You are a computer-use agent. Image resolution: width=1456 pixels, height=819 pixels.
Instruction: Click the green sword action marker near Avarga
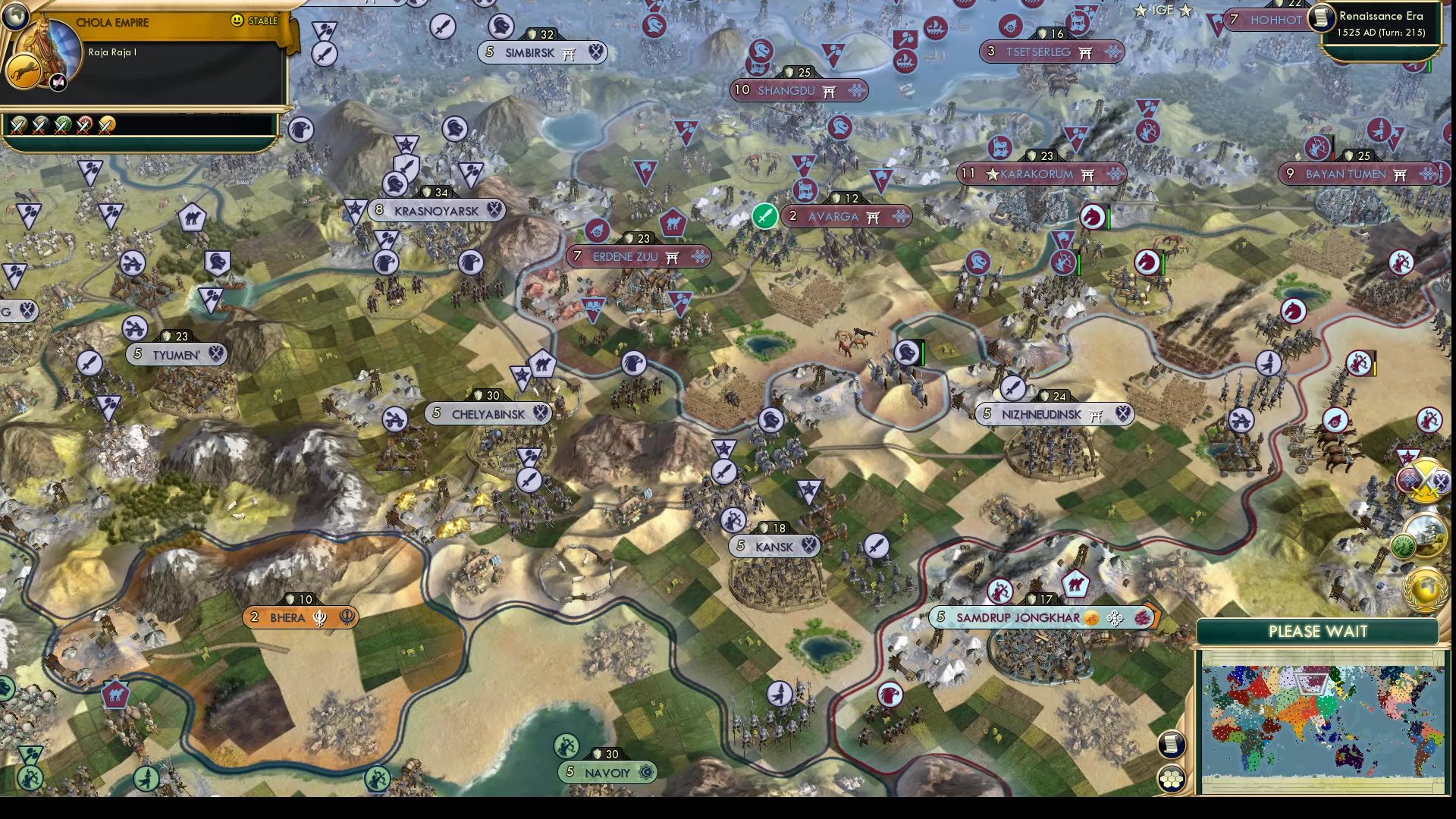click(764, 216)
